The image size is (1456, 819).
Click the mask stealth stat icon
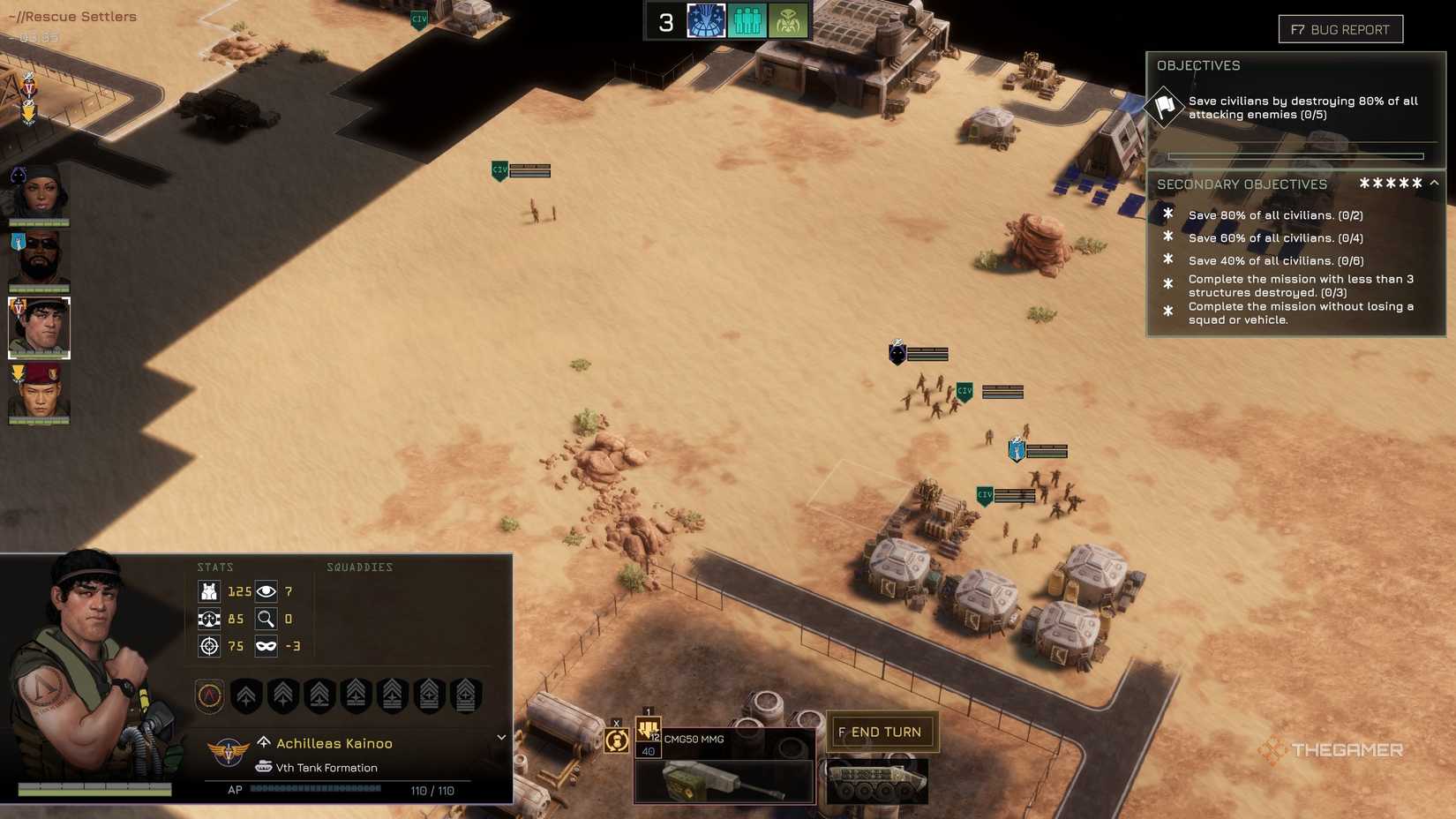265,646
